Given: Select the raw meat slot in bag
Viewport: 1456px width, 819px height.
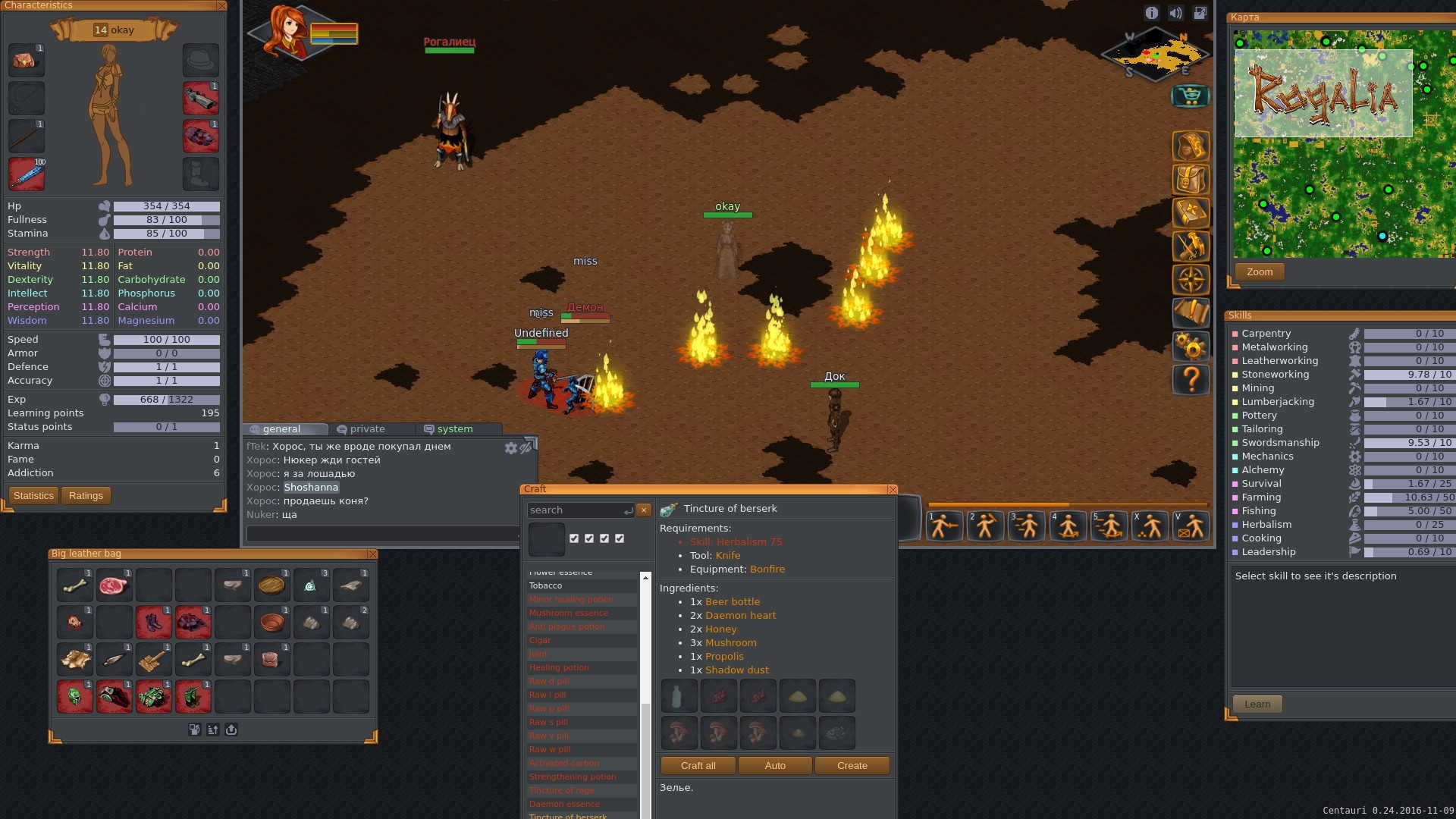Looking at the screenshot, I should [x=114, y=585].
